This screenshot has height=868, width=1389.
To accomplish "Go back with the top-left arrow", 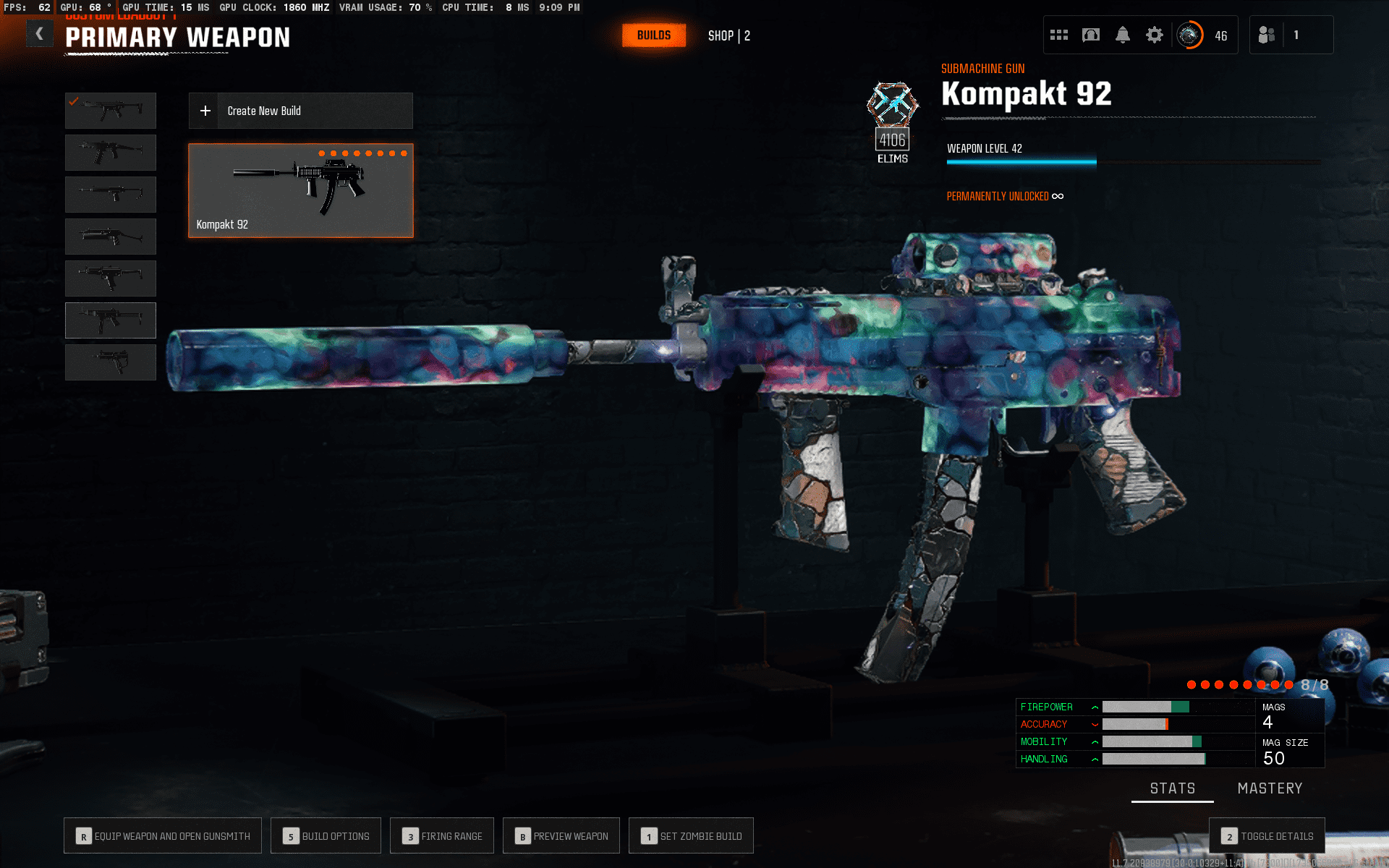I will pyautogui.click(x=40, y=34).
